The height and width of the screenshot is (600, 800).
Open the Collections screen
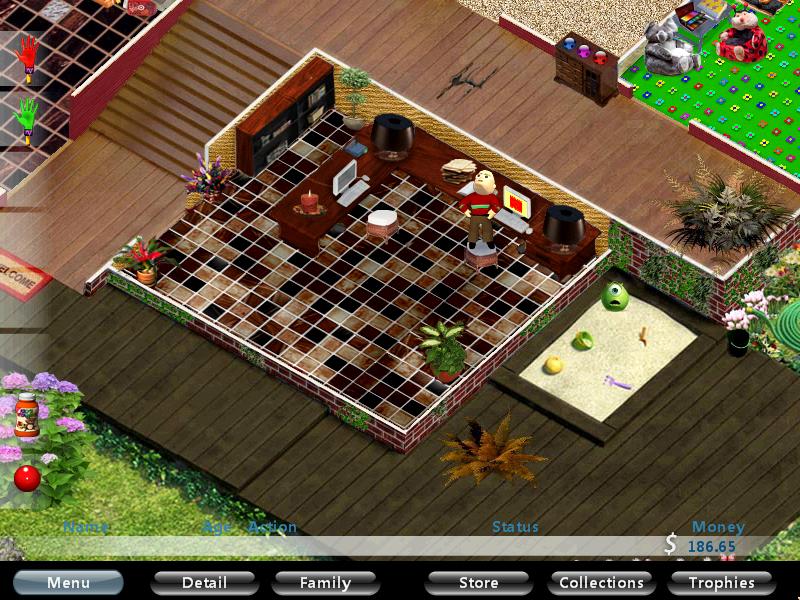point(601,582)
